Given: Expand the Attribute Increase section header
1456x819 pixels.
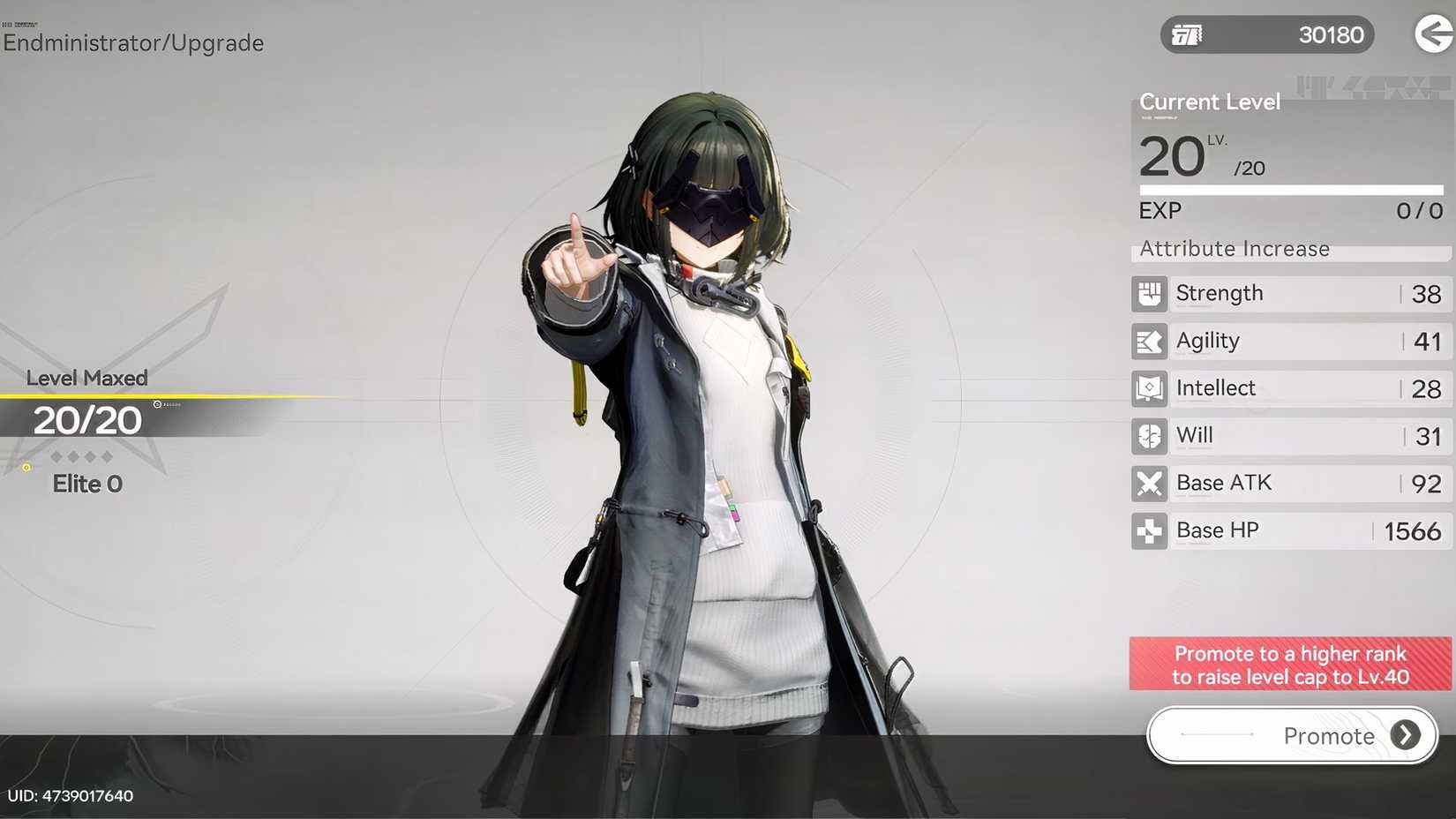Looking at the screenshot, I should coord(1233,249).
